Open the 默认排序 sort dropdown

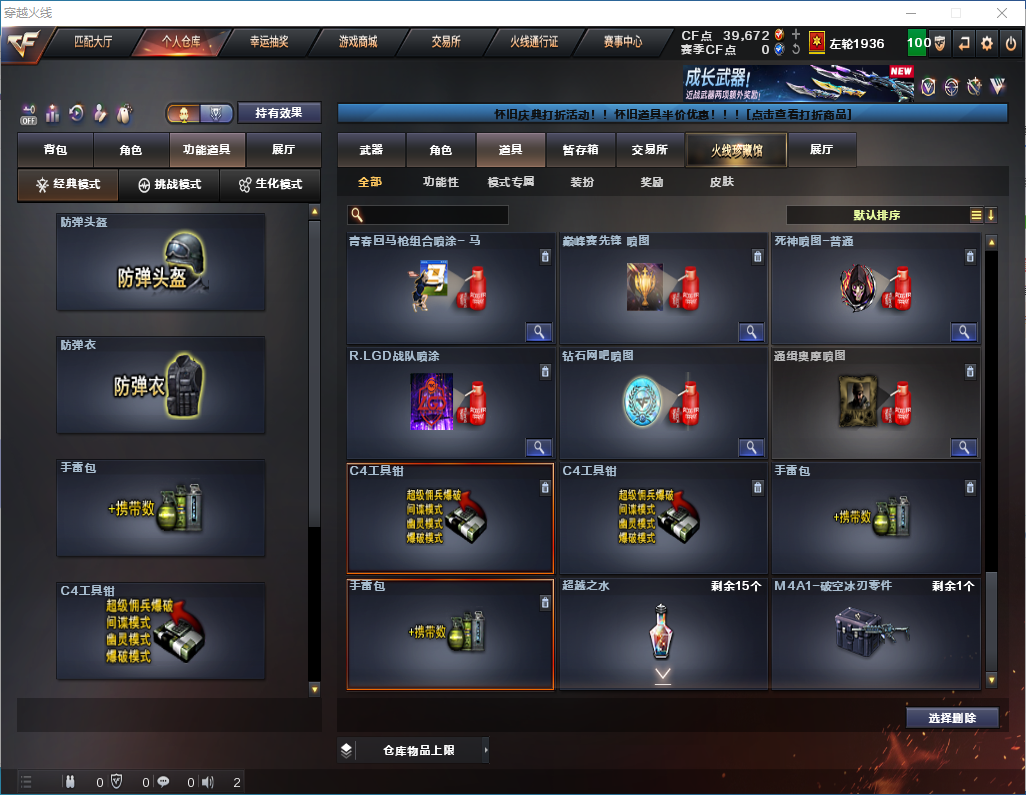pos(875,215)
